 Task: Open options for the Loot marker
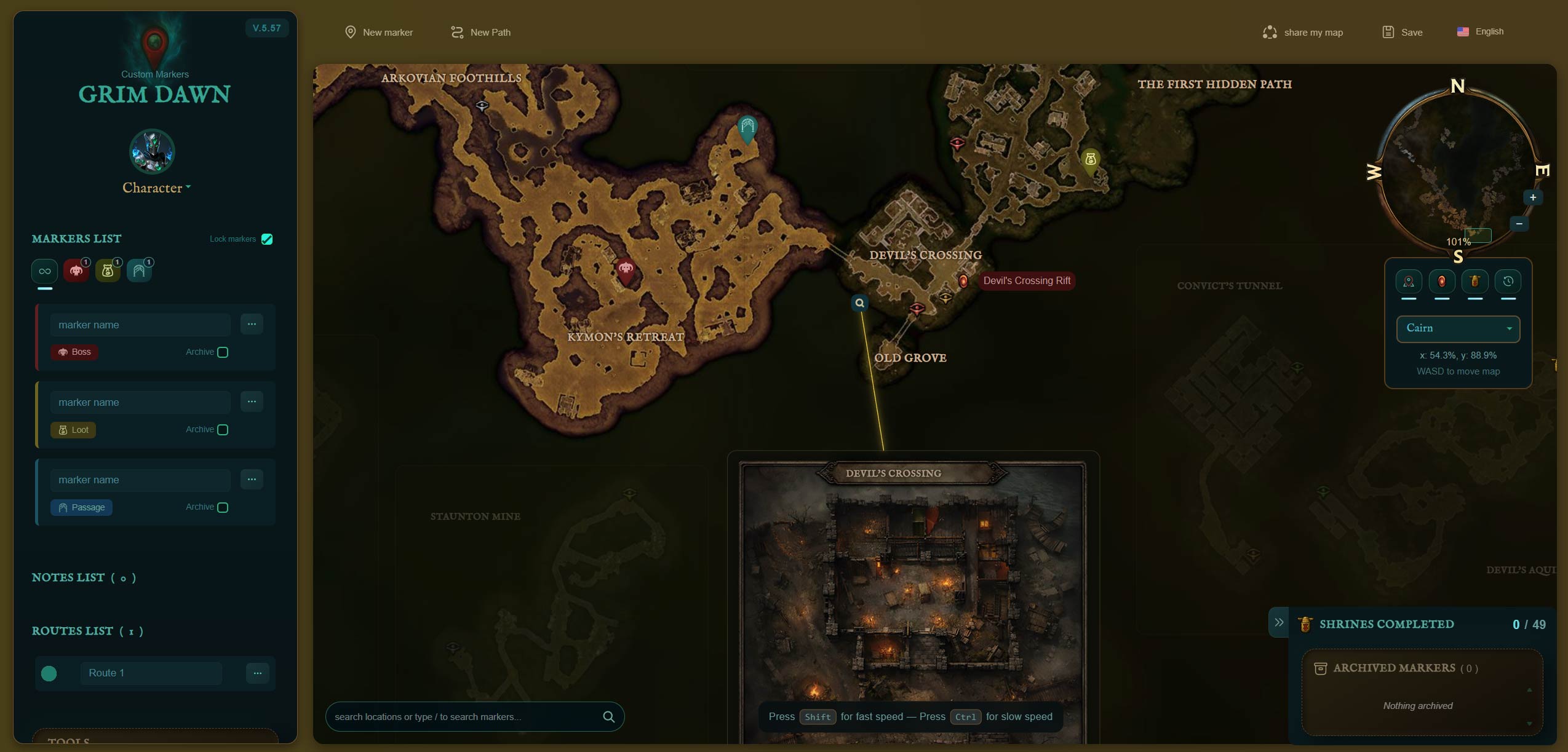point(252,402)
